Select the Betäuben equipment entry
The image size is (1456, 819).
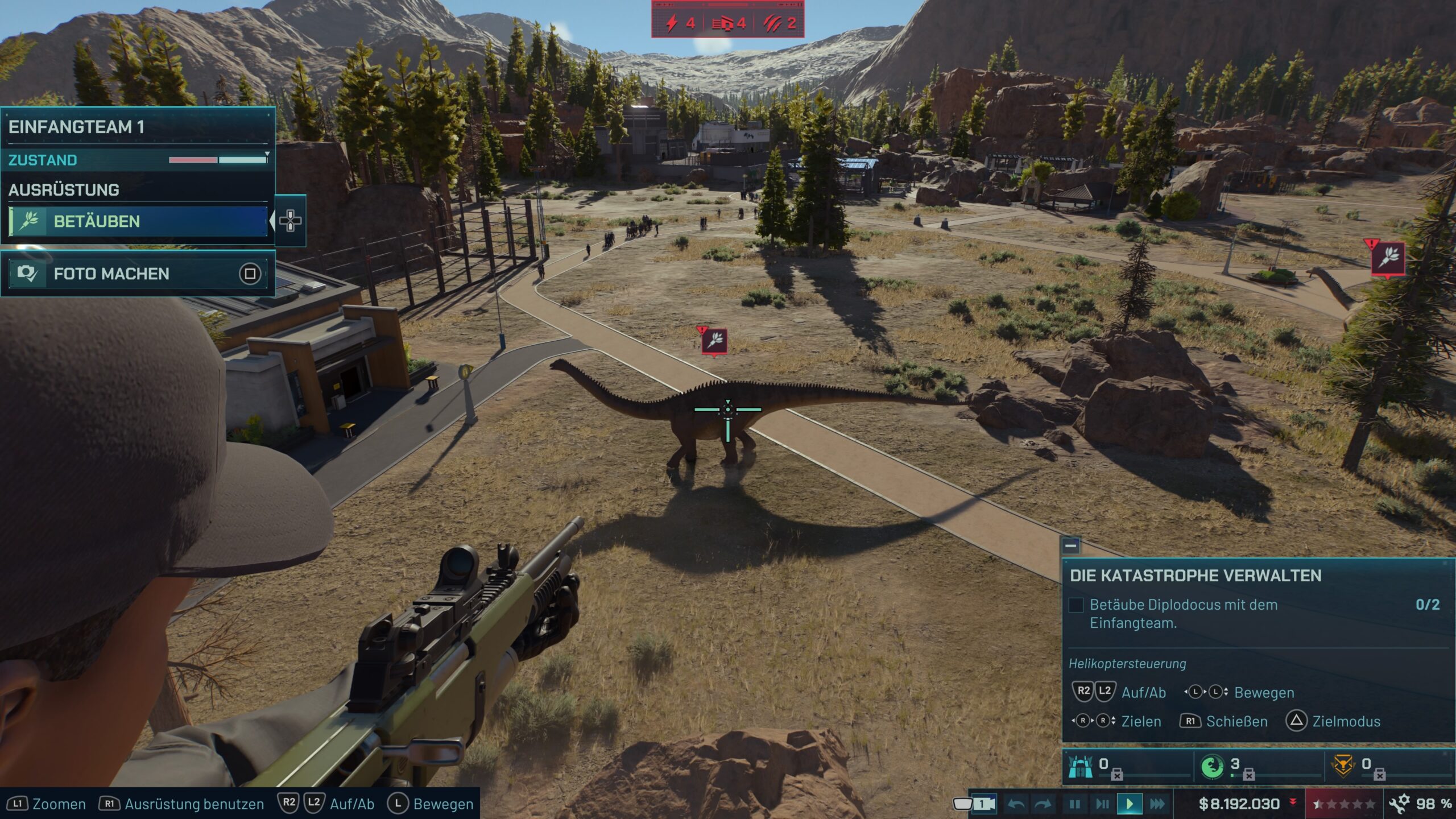tap(138, 221)
